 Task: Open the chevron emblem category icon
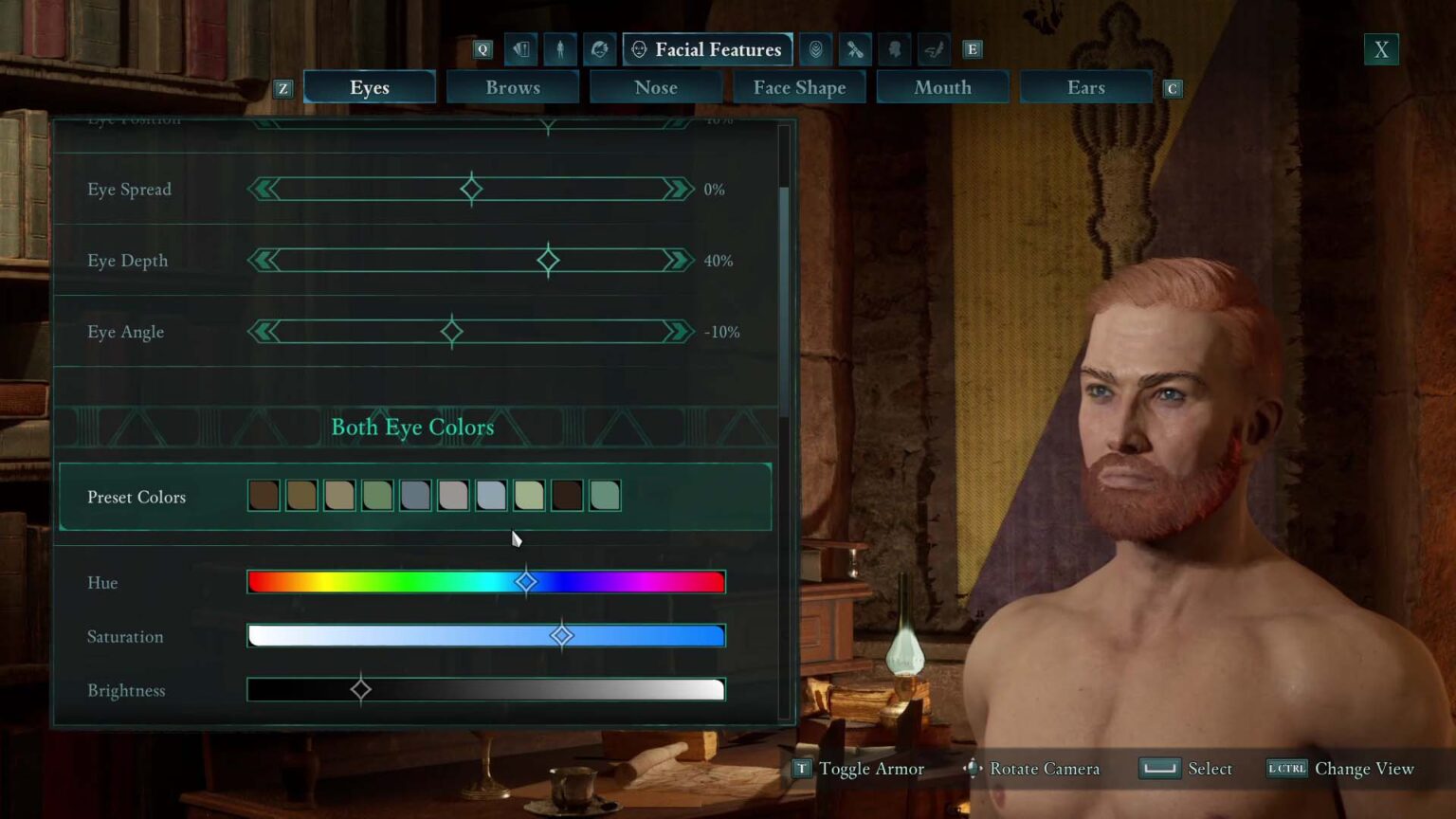click(815, 49)
